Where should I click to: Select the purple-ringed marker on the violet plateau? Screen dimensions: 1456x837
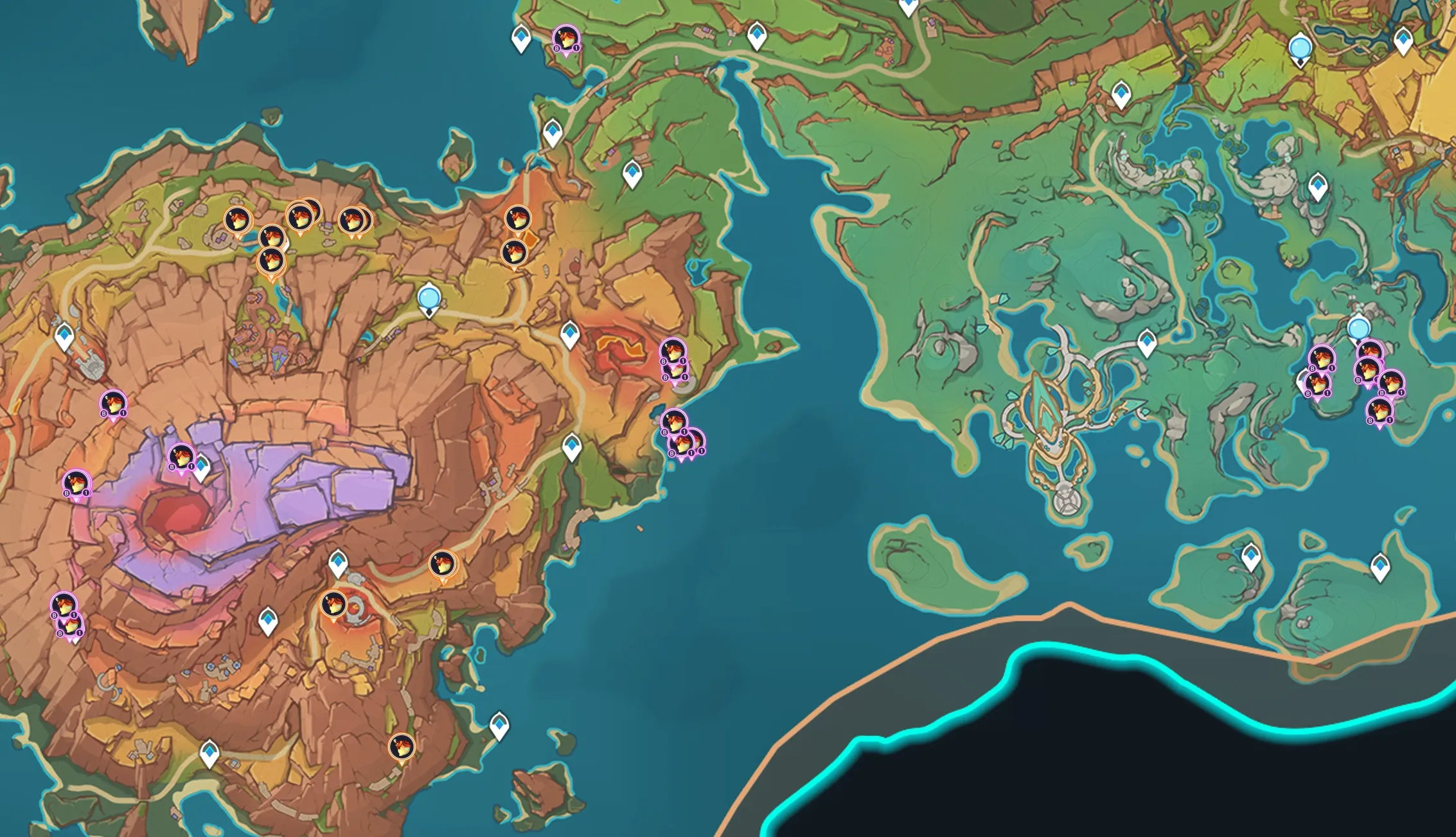[181, 457]
